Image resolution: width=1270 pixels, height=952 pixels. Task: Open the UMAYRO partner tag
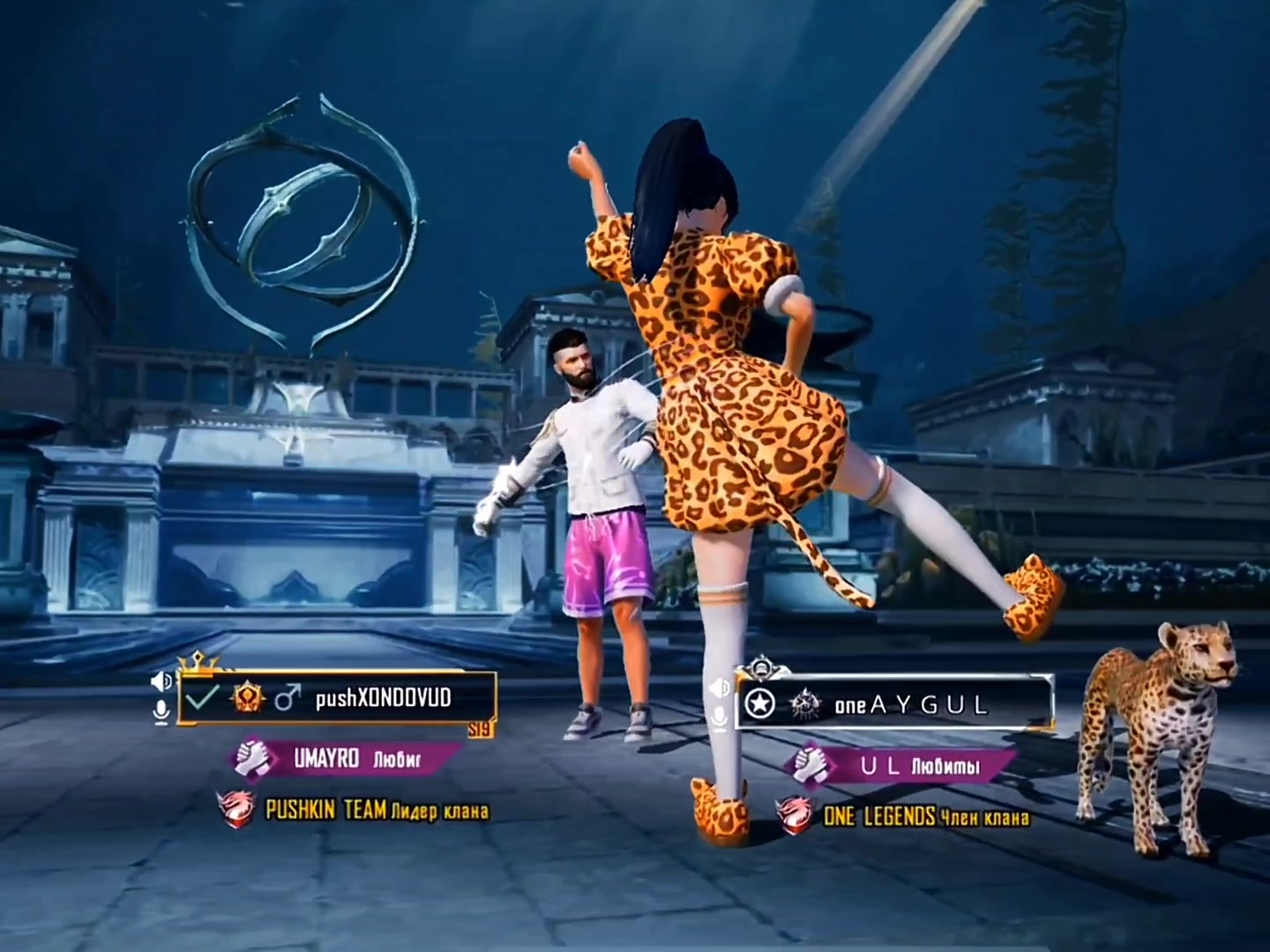[346, 758]
